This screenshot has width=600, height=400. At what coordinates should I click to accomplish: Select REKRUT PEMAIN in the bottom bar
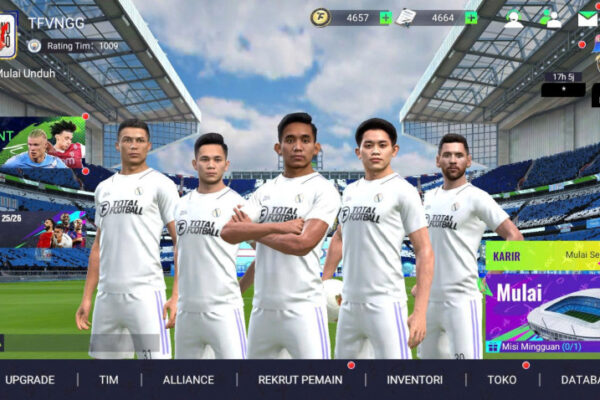tap(299, 380)
